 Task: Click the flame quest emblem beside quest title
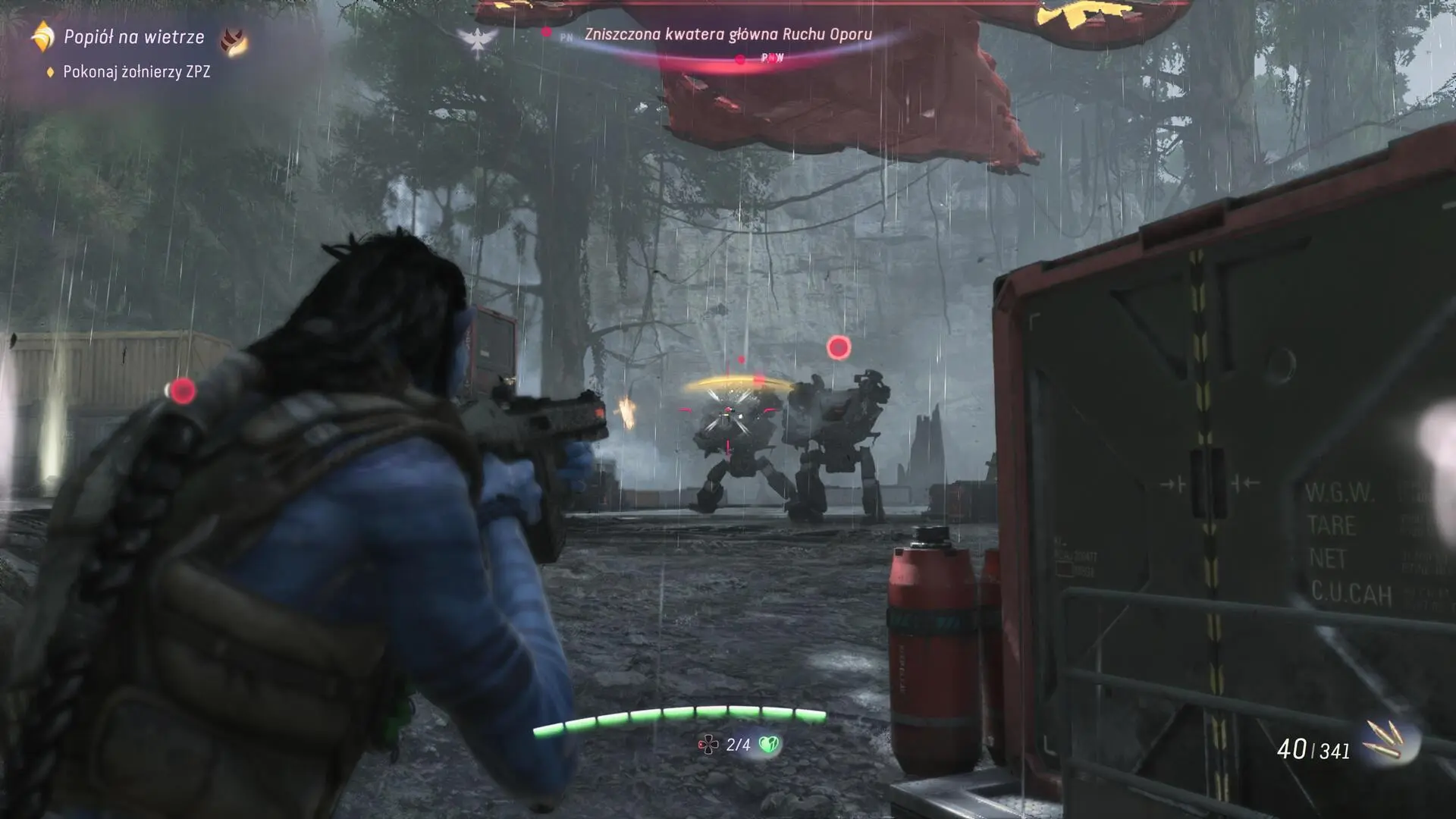tap(234, 40)
